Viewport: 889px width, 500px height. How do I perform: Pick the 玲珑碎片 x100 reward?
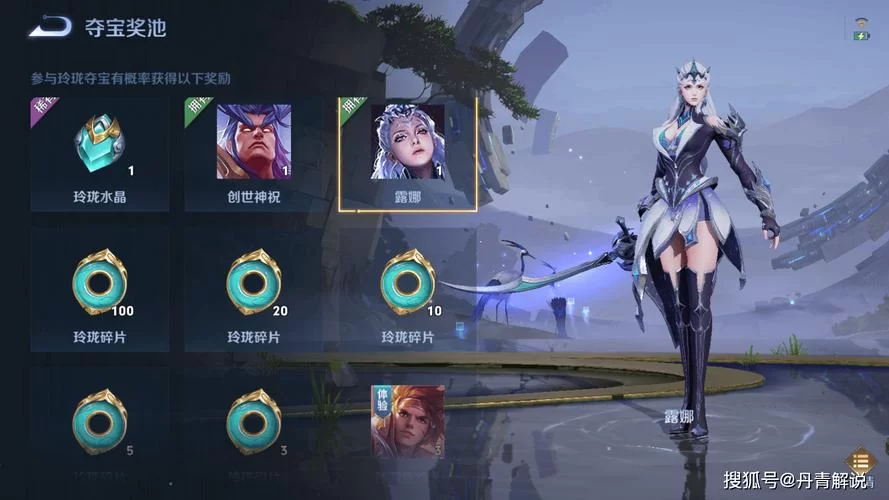[x=99, y=288]
